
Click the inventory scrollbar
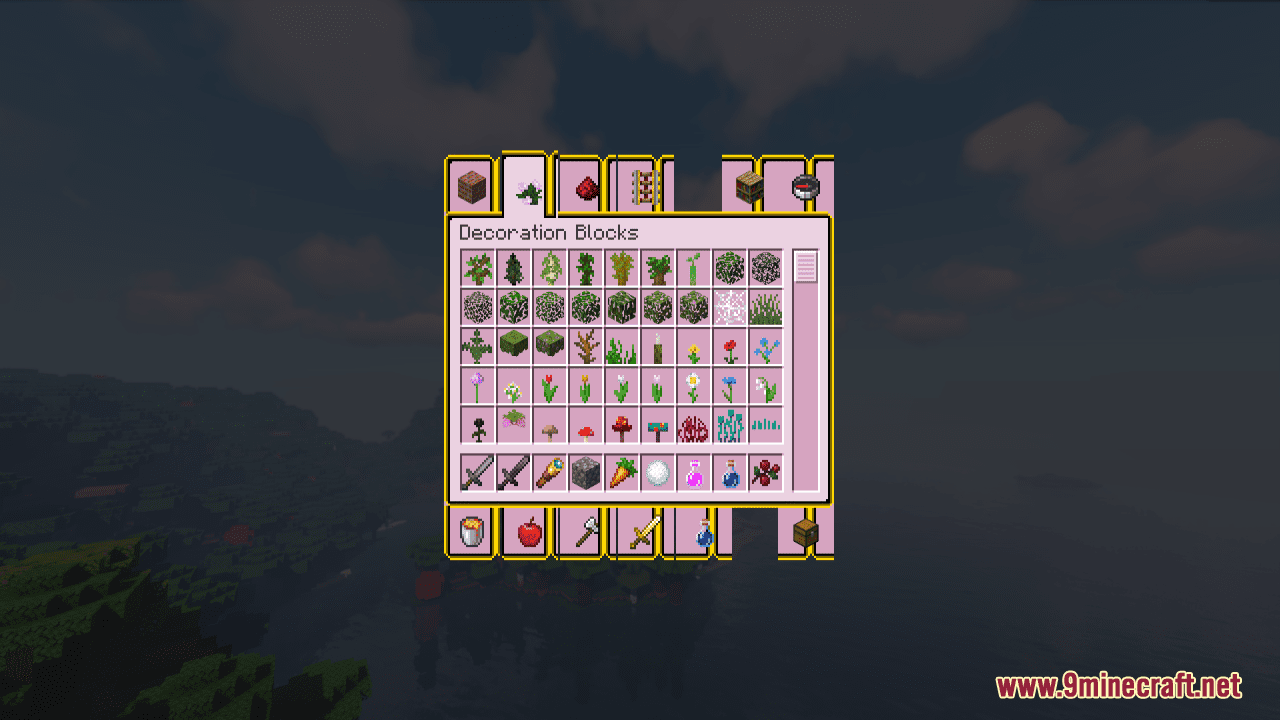click(x=801, y=268)
